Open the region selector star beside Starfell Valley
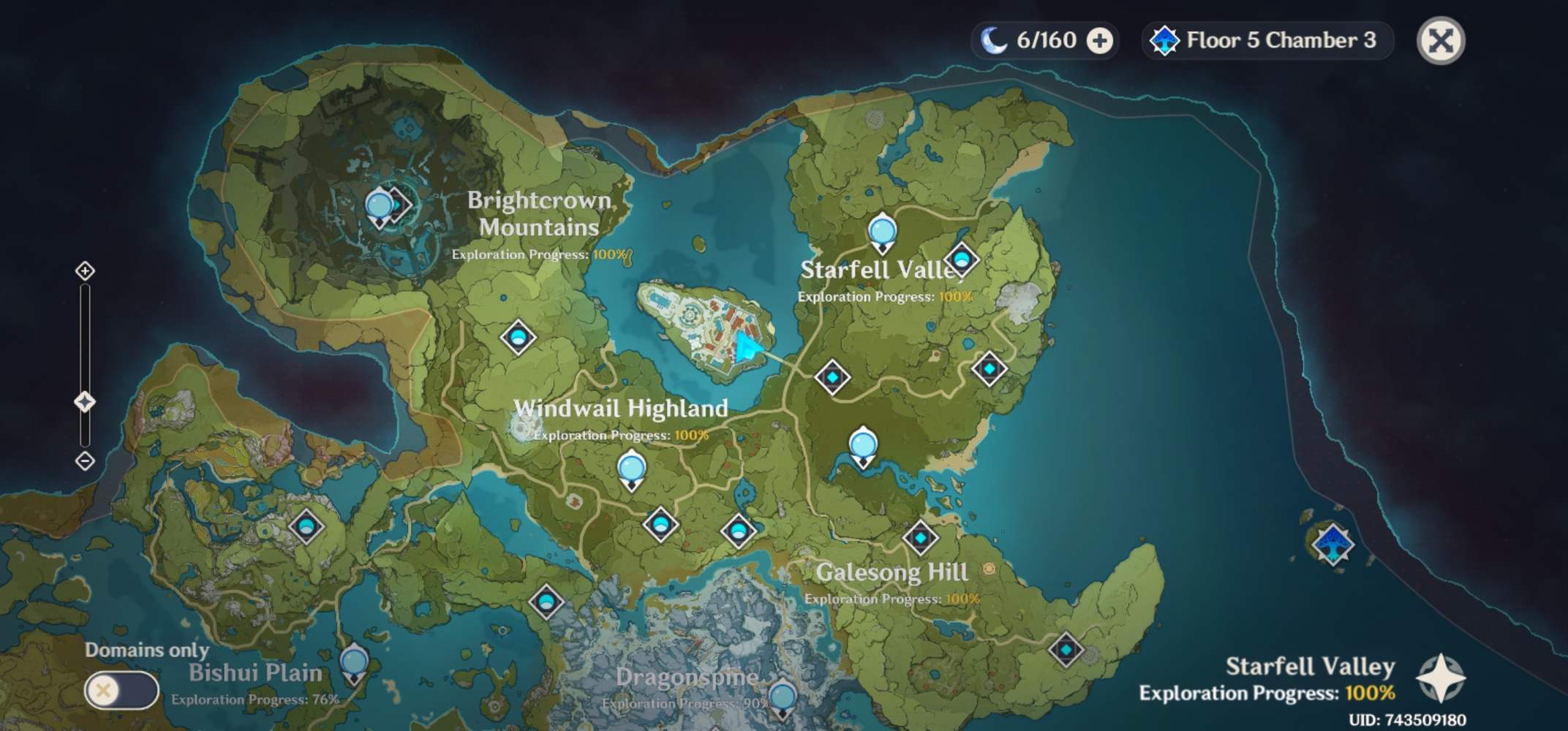The width and height of the screenshot is (1568, 731). 1441,678
